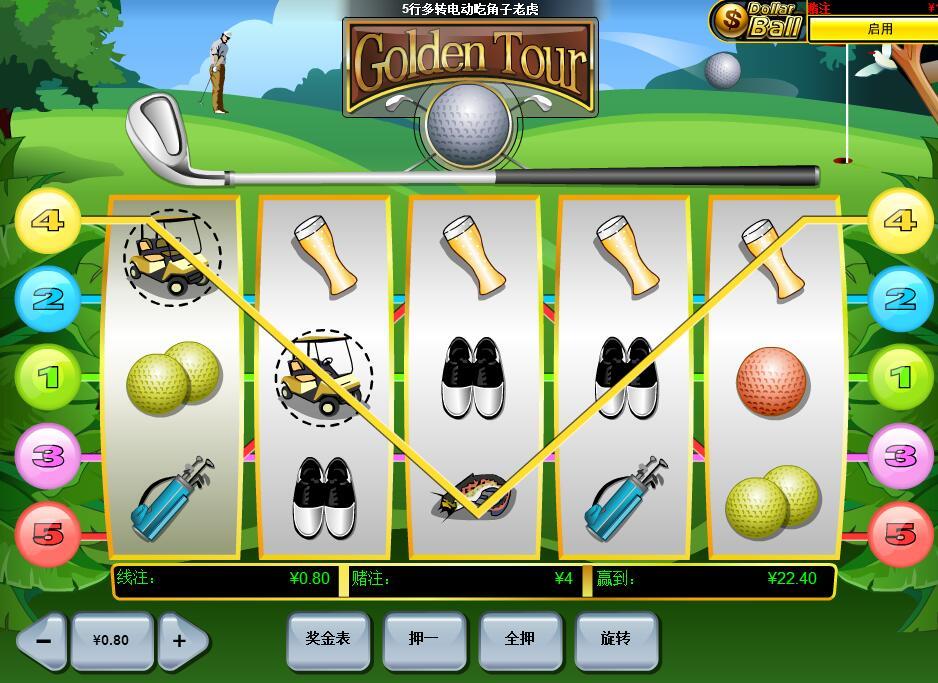Spin the reels with the 旋转 button
Viewport: 938px width, 683px height.
[x=616, y=639]
